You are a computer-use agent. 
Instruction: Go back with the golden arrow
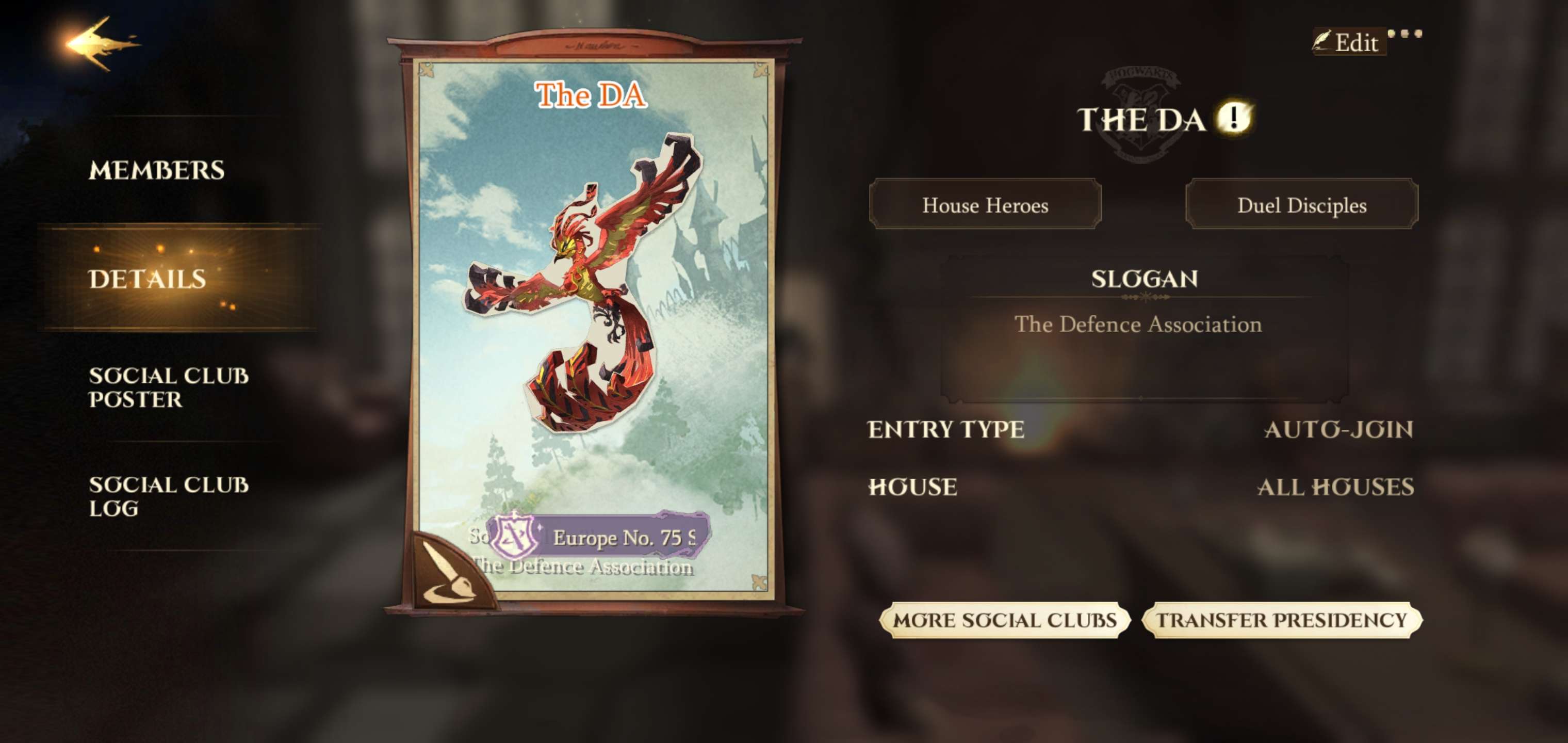101,44
